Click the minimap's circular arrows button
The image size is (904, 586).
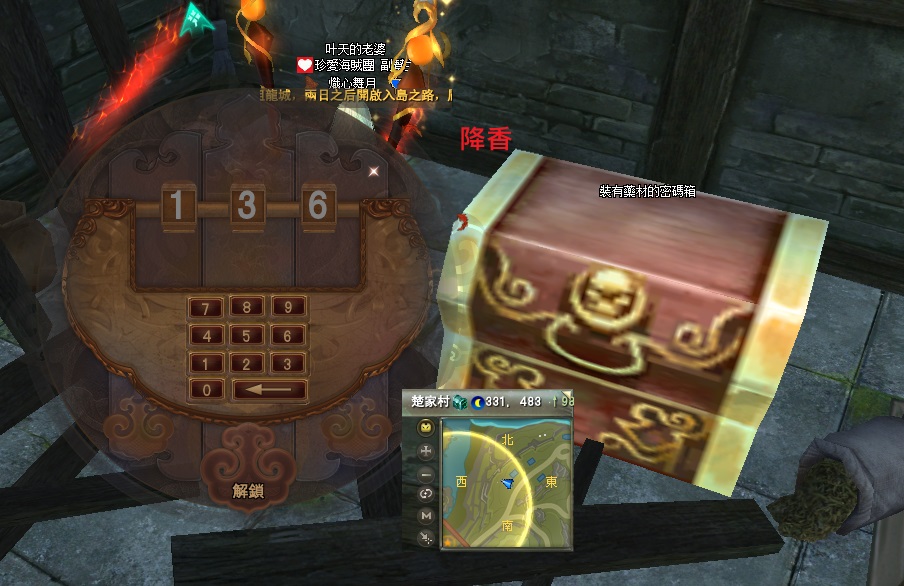pyautogui.click(x=427, y=494)
